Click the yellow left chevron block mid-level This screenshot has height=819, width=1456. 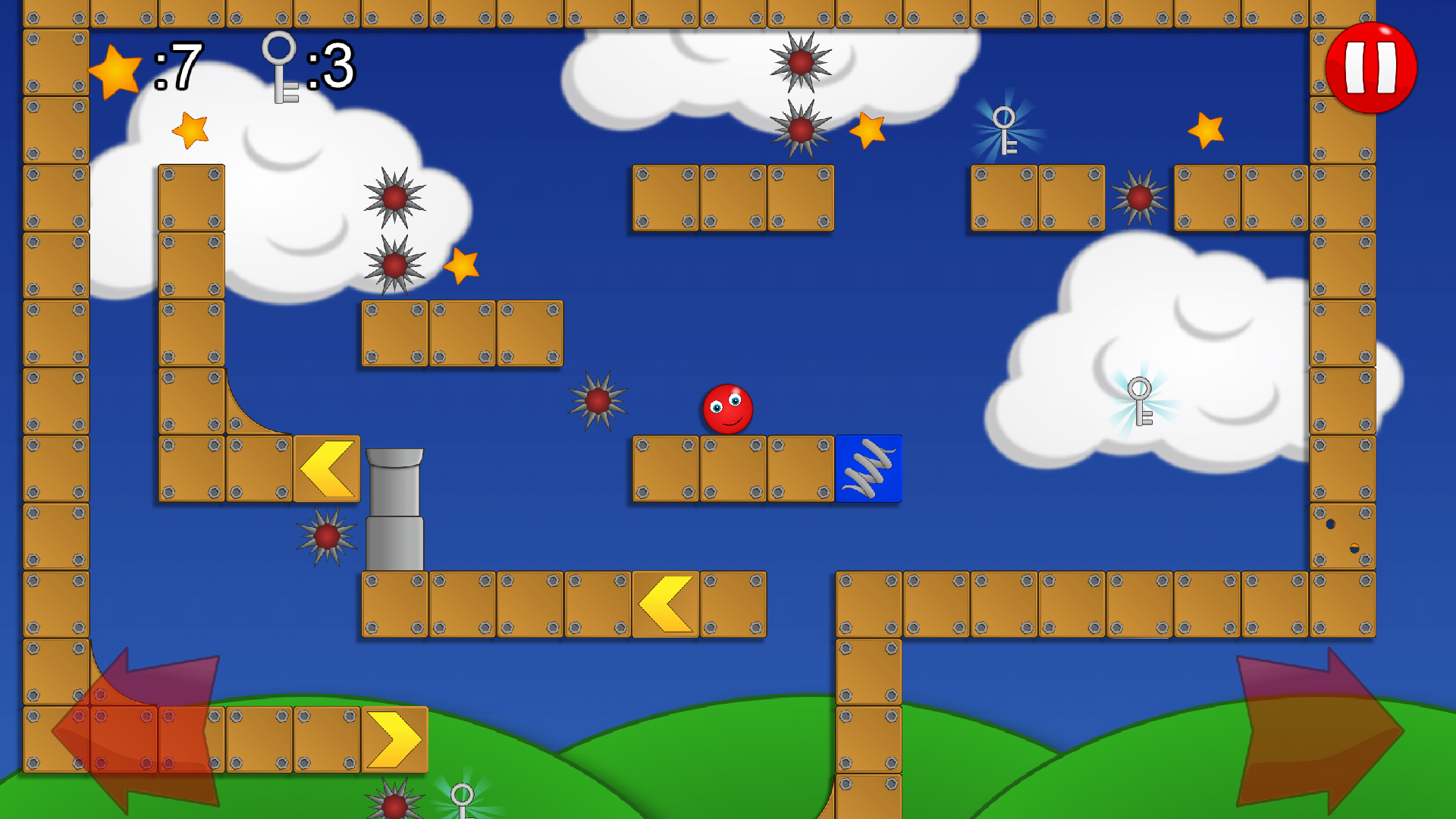tap(327, 466)
